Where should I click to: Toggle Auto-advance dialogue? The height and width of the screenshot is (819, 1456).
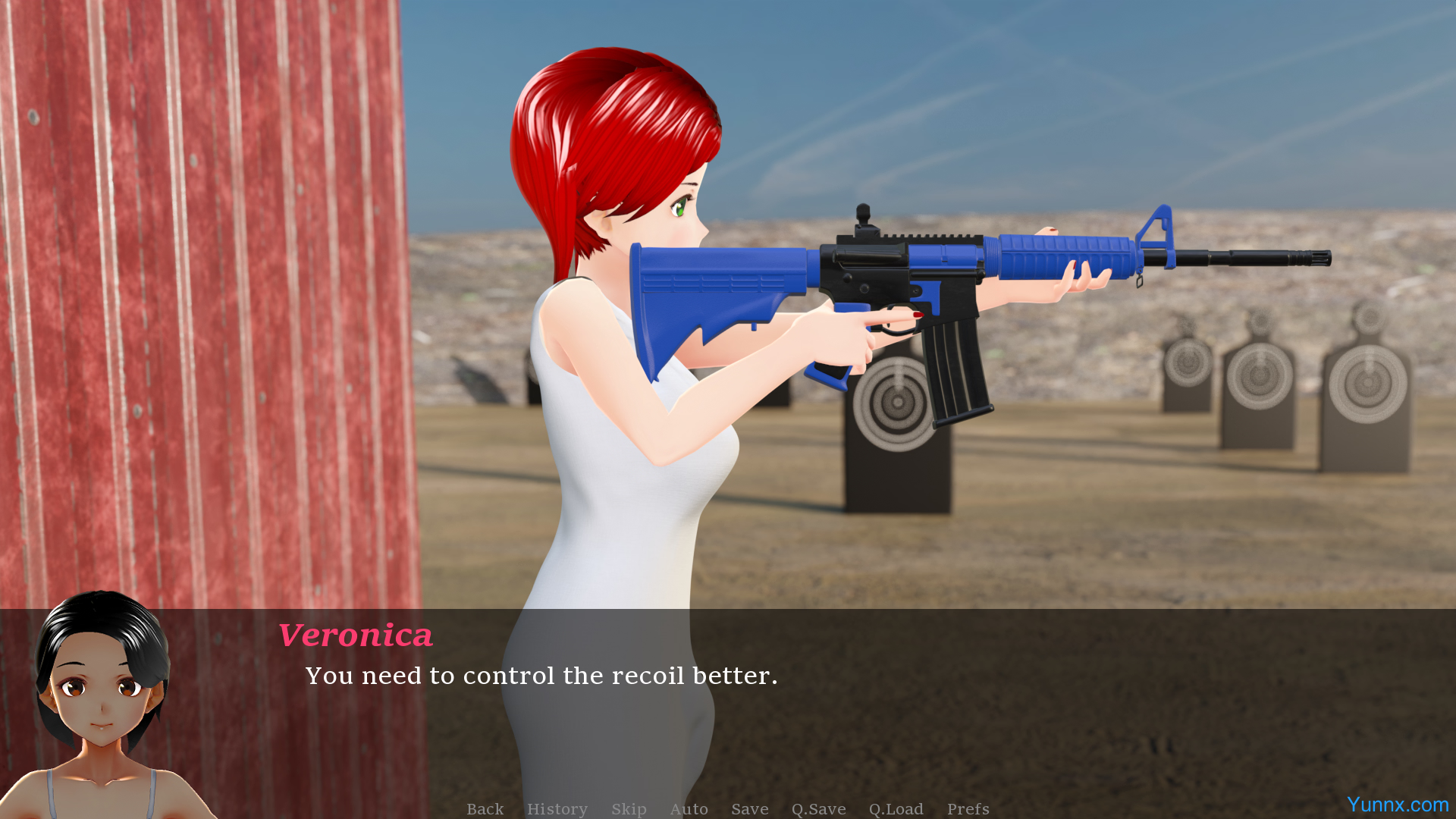coord(689,809)
